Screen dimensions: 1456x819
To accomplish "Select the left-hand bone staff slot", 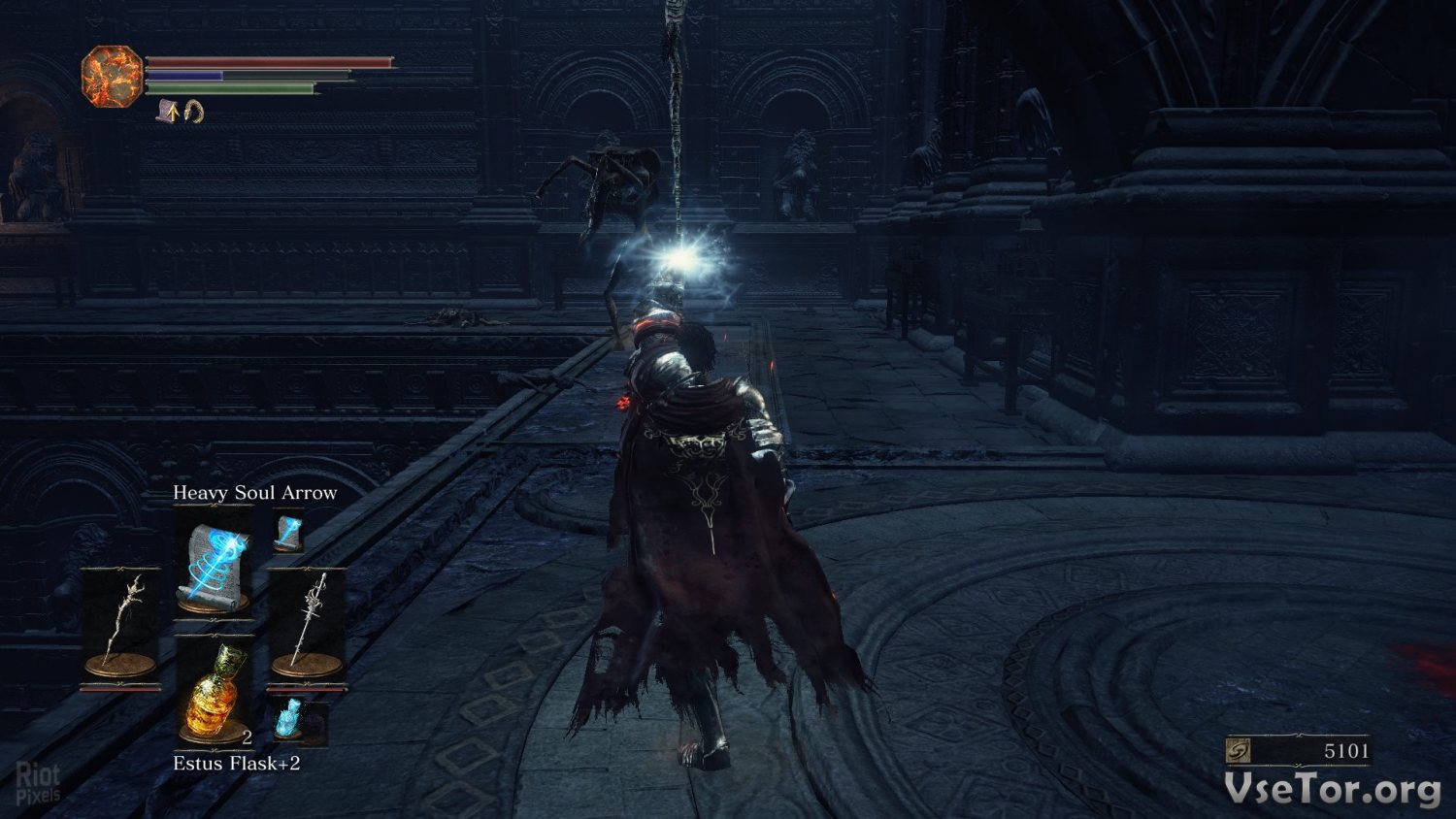I will [x=121, y=623].
